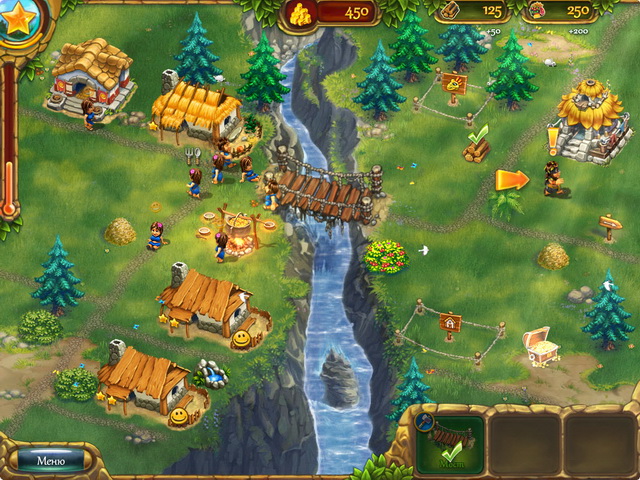640x480 pixels.
Task: Click the green checkmark over the logs
Action: pyautogui.click(x=478, y=132)
